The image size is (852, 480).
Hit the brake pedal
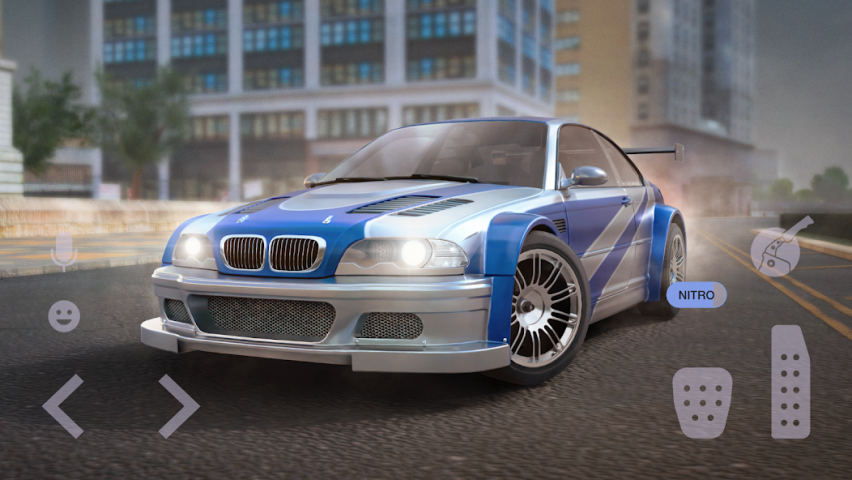pyautogui.click(x=702, y=402)
